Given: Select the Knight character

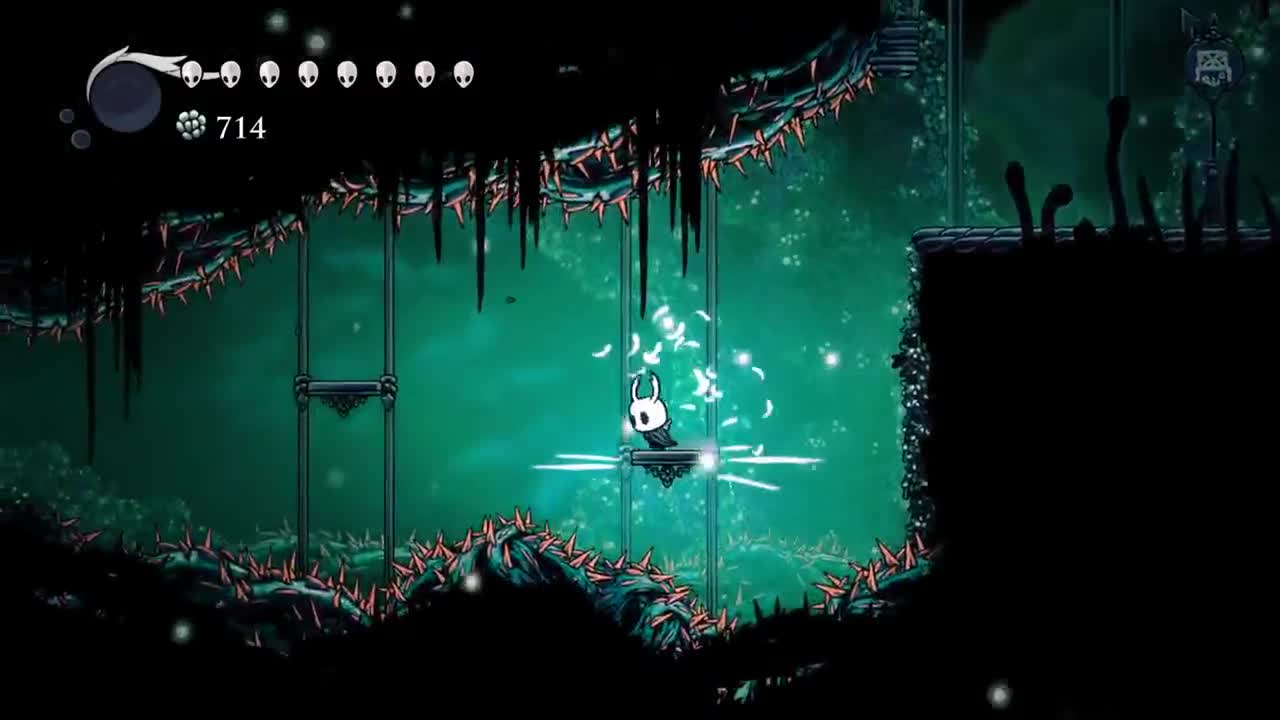Looking at the screenshot, I should (x=650, y=415).
